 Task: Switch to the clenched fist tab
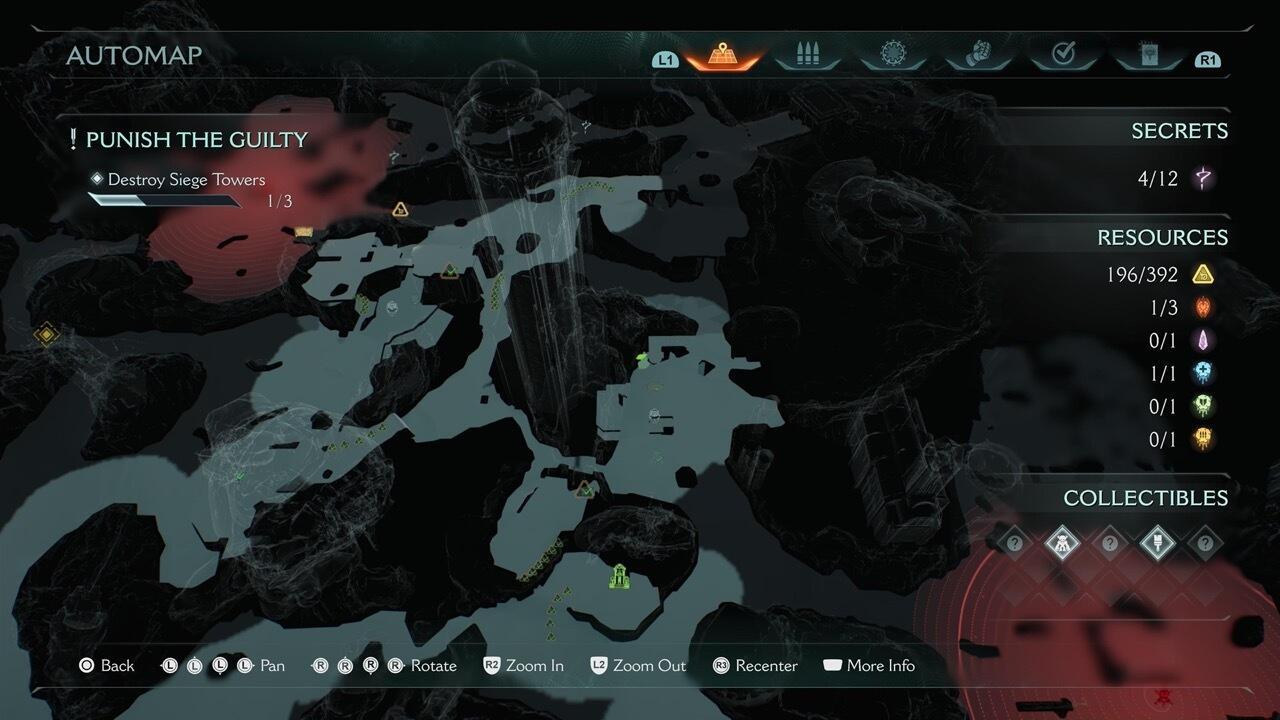(977, 56)
